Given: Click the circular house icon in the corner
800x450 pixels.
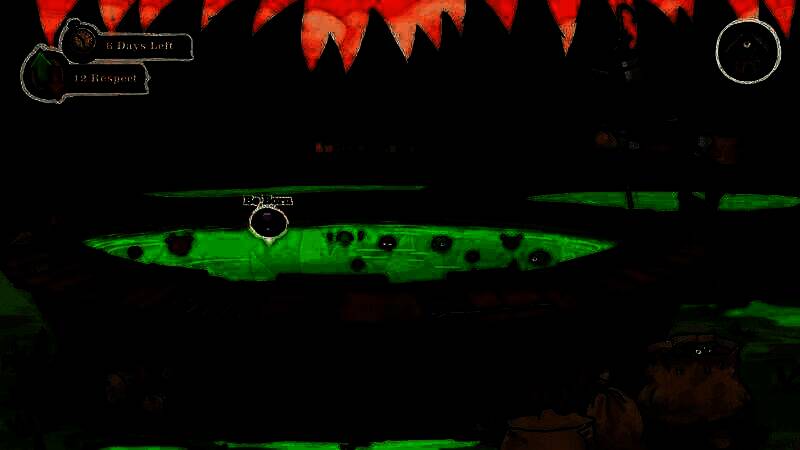Looking at the screenshot, I should (749, 49).
